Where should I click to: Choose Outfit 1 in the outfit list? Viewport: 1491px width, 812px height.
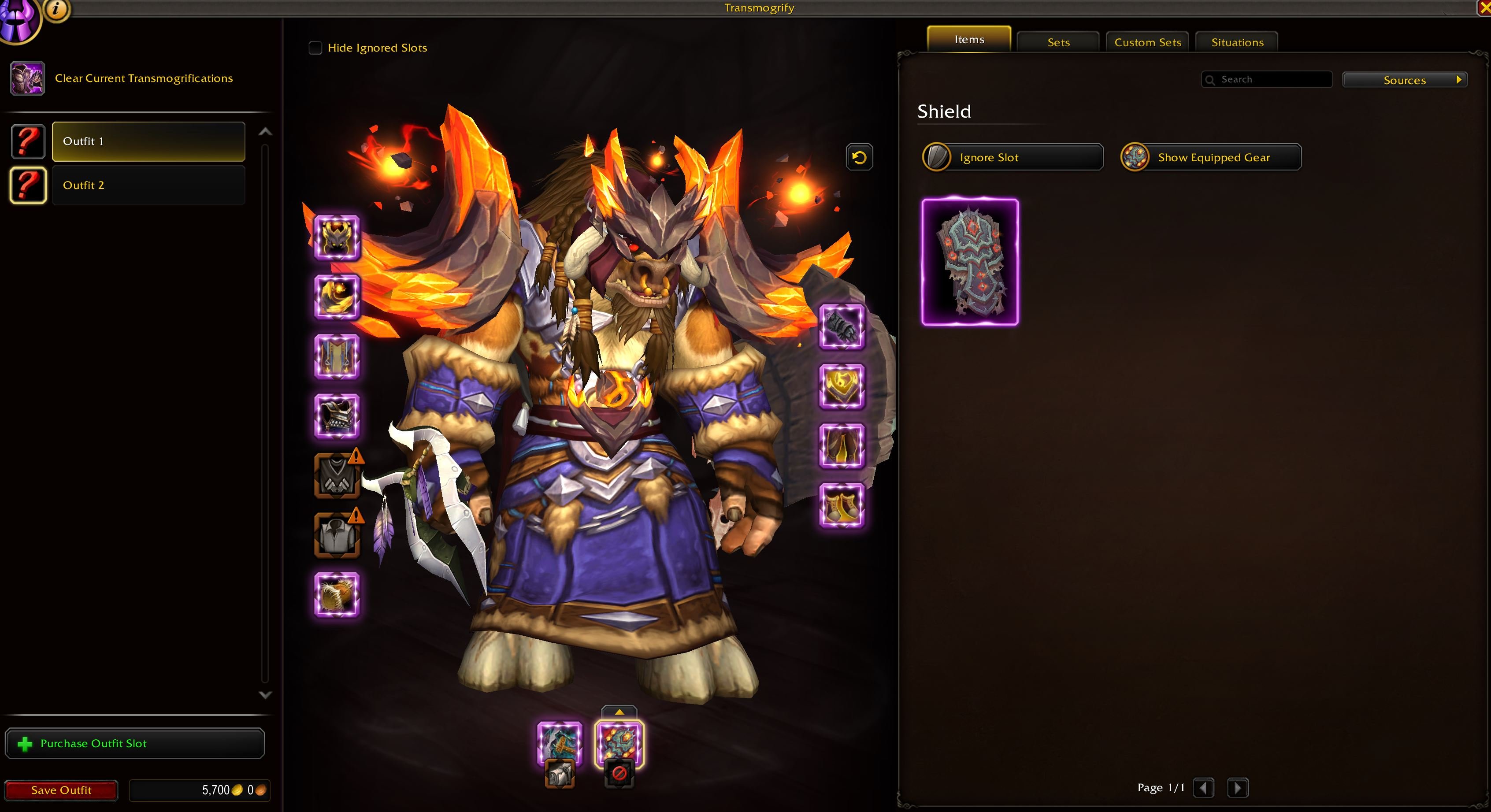pos(148,141)
